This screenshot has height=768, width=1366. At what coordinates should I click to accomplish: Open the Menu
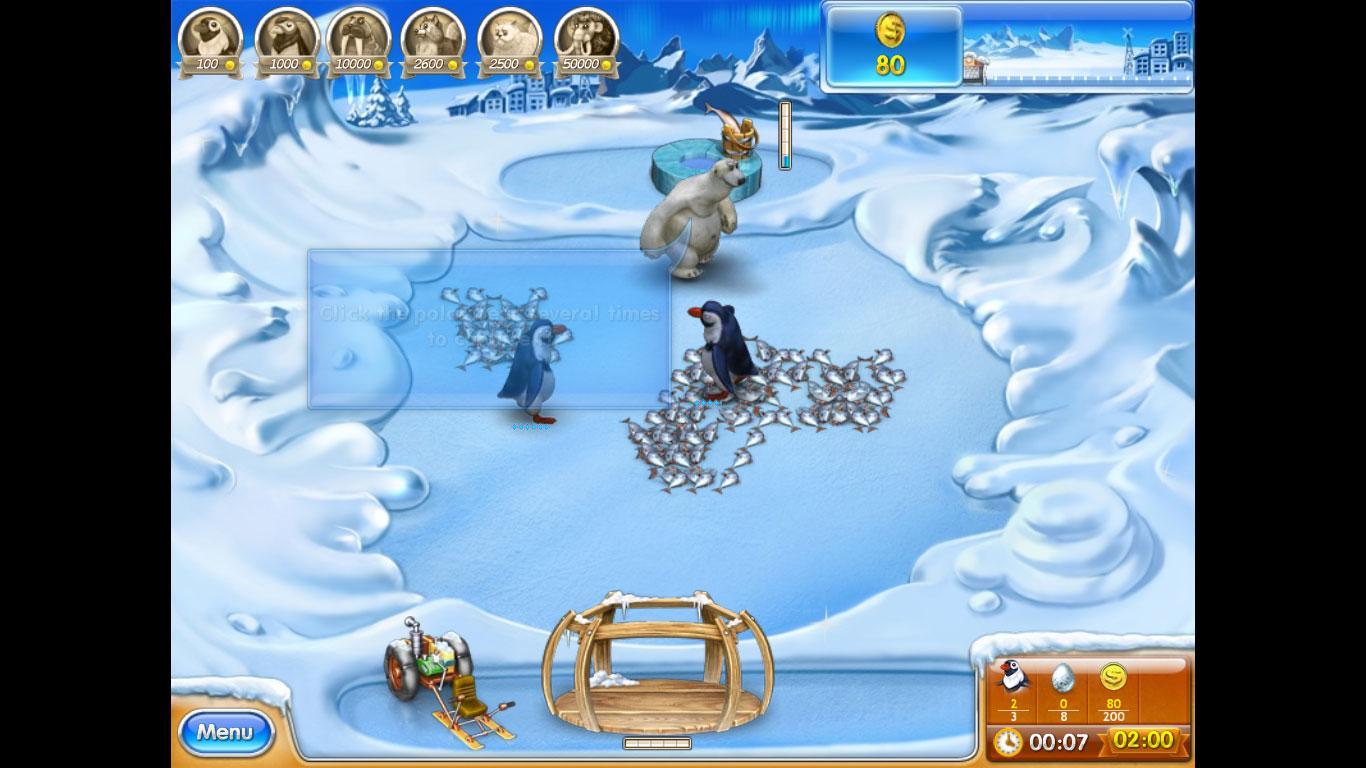(225, 731)
